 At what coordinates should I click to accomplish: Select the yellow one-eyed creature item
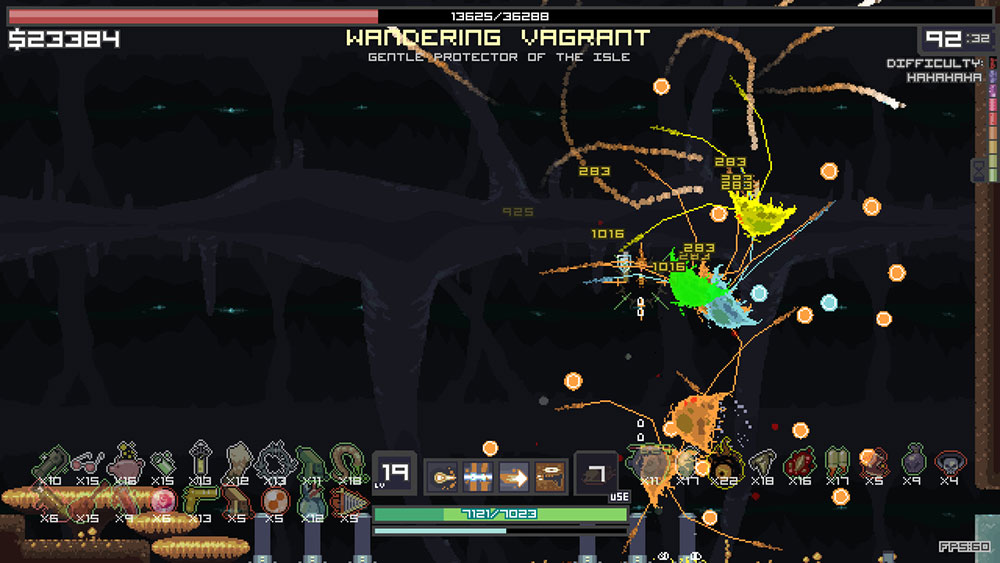[x=724, y=462]
